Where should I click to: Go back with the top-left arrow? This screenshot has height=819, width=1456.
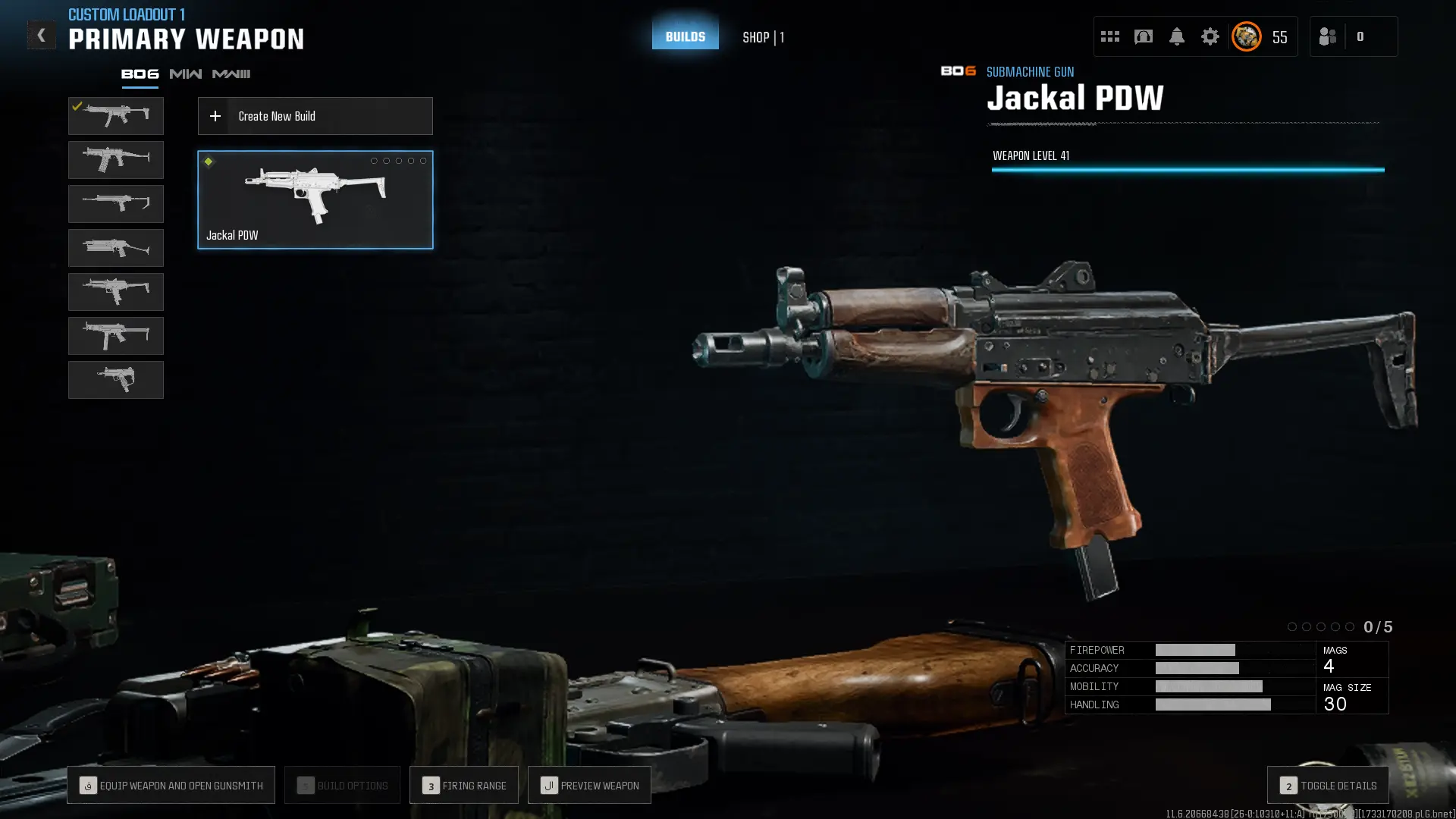pos(41,35)
